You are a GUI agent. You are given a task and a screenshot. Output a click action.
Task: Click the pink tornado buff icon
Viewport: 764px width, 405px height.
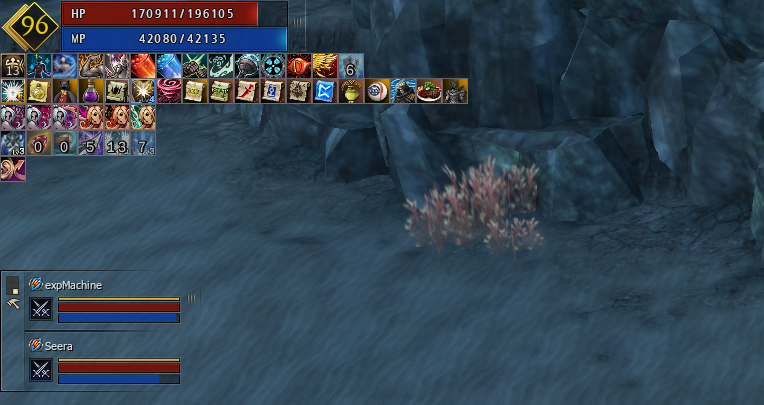click(169, 92)
